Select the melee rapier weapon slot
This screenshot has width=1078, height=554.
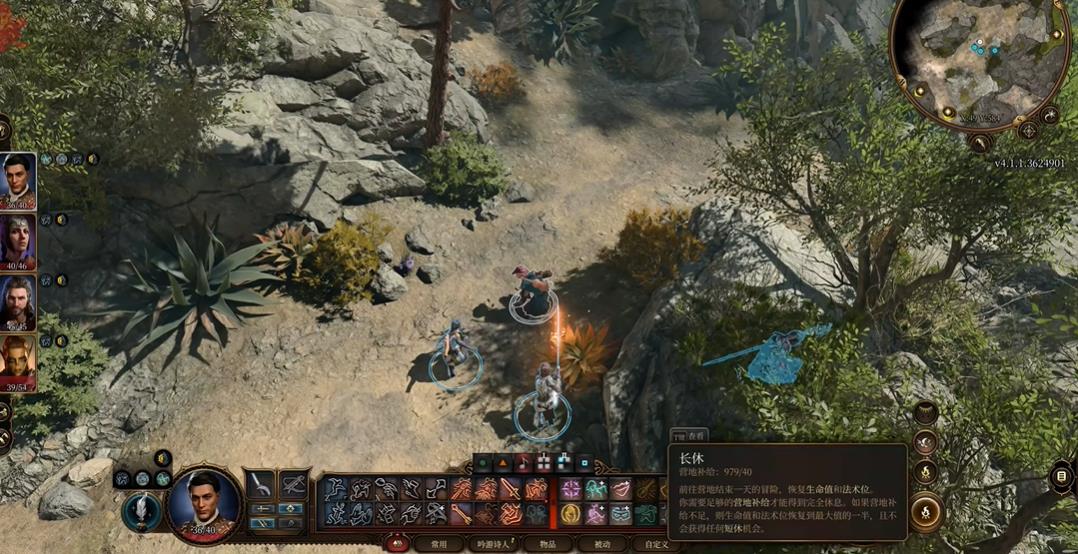[x=260, y=485]
